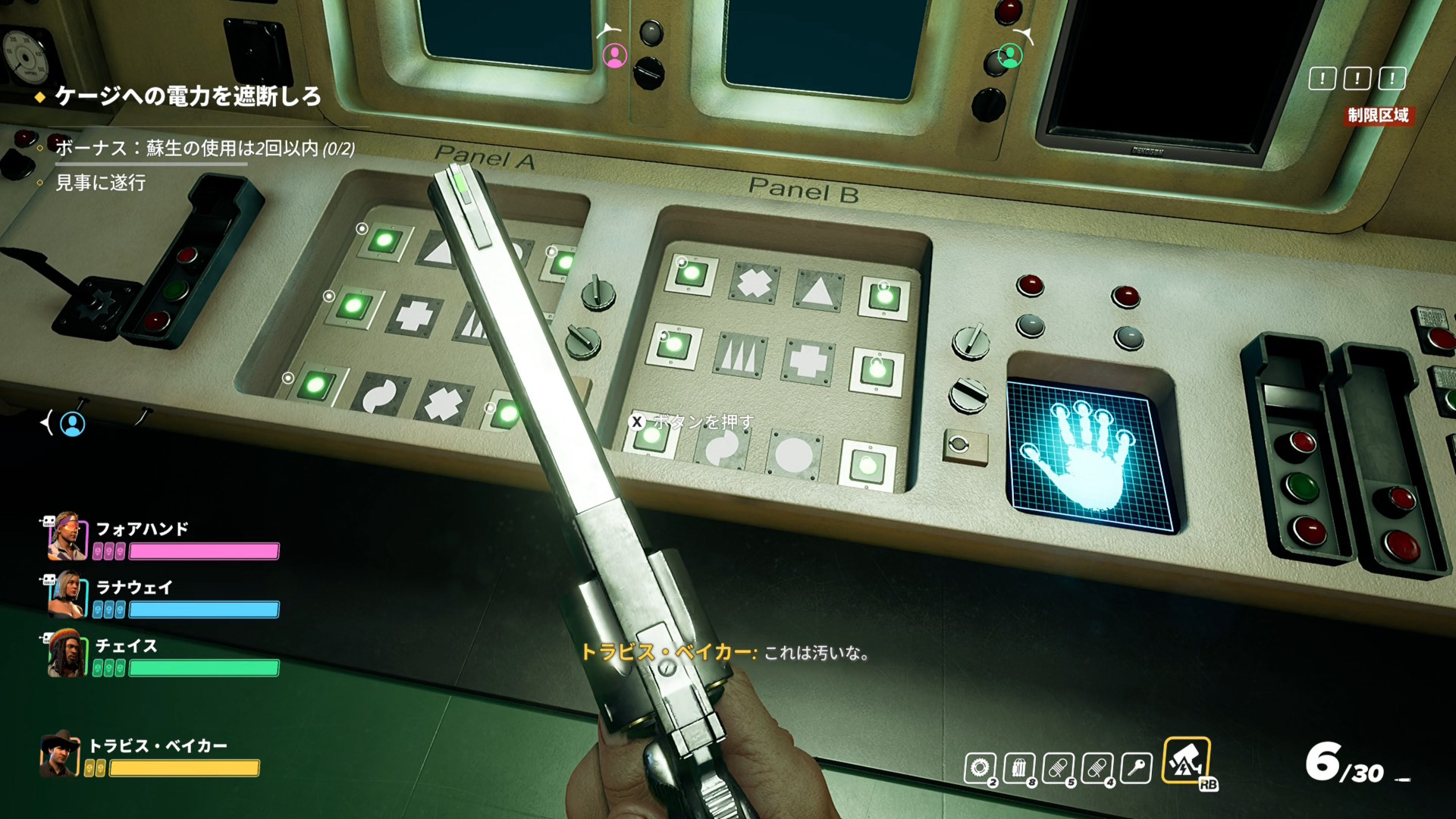Click the pink teammate location marker
The image size is (1456, 819).
(x=614, y=55)
